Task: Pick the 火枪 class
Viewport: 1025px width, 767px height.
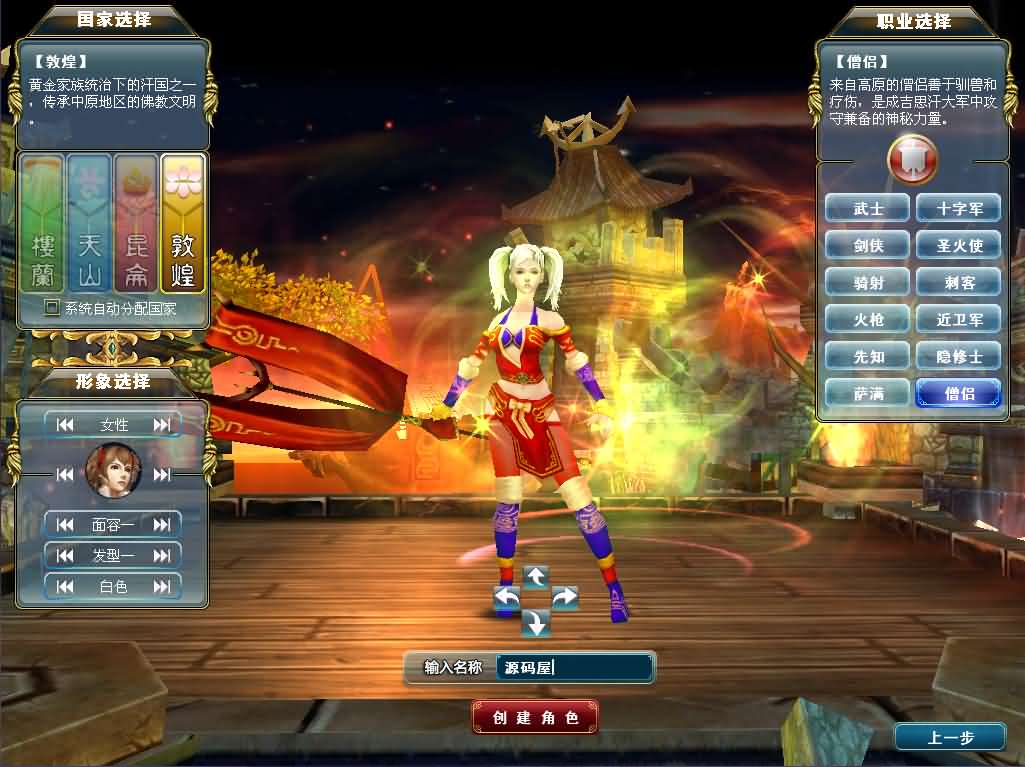Action: coord(868,319)
